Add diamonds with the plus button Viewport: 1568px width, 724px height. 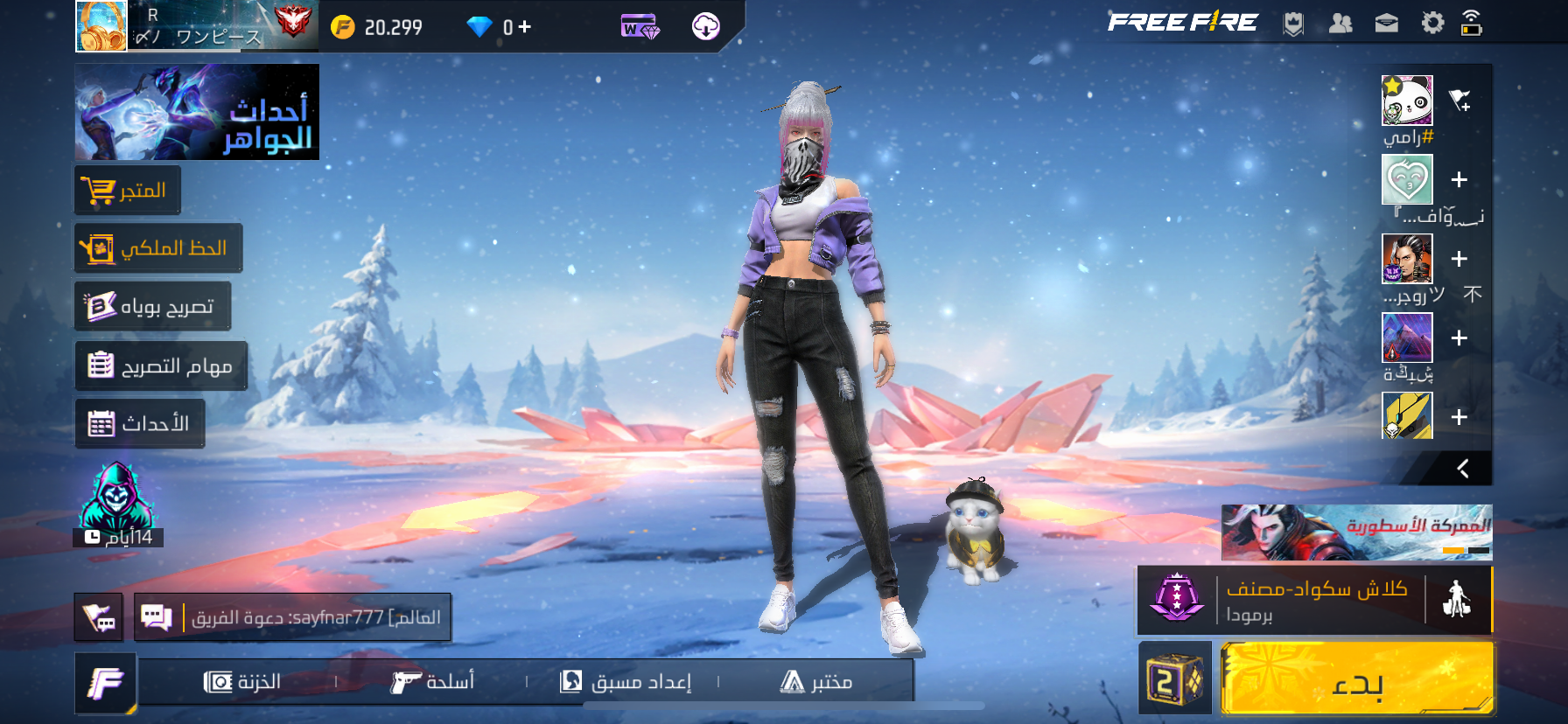click(x=524, y=27)
